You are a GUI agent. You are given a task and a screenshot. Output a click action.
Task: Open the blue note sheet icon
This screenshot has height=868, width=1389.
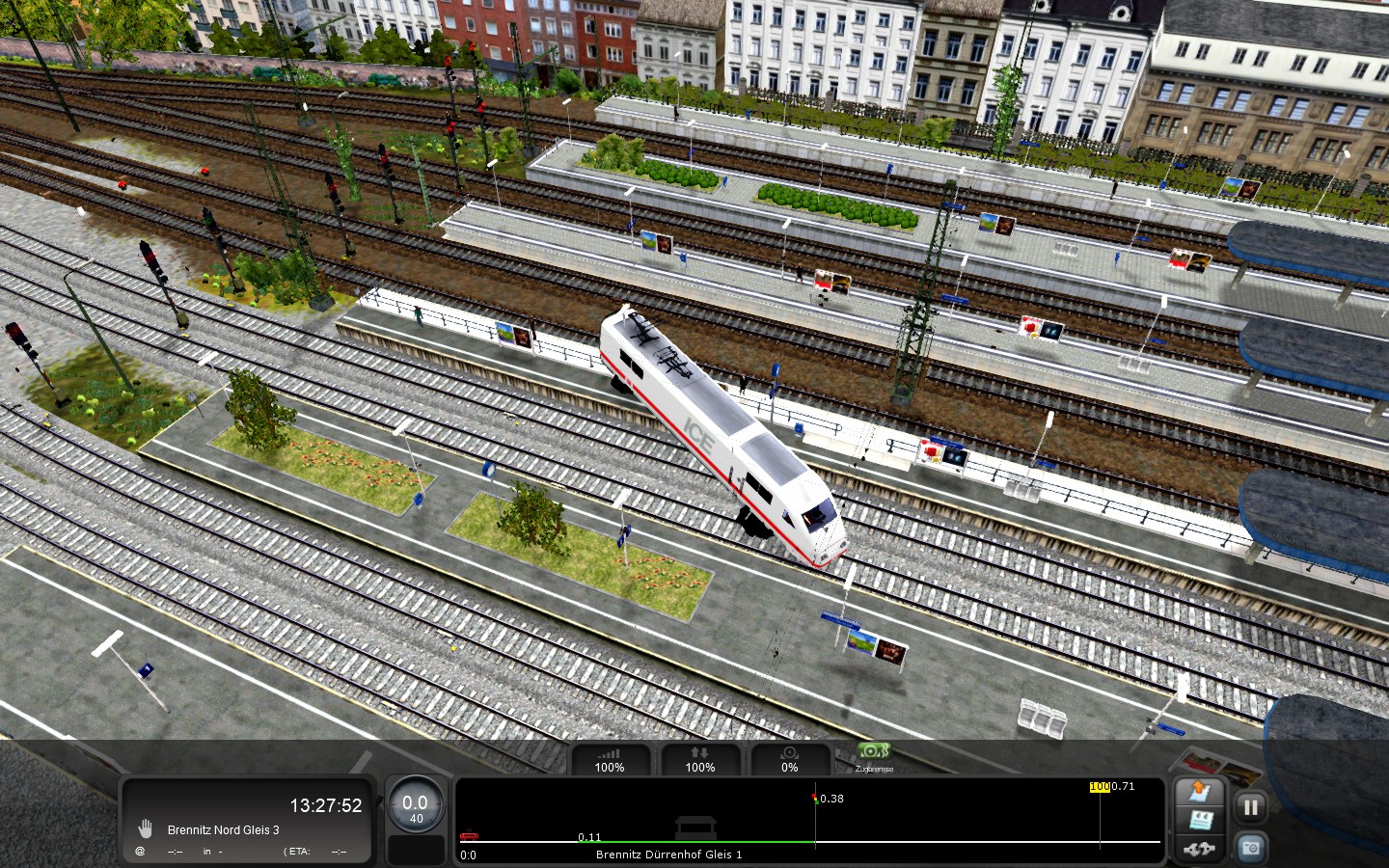(x=1199, y=822)
